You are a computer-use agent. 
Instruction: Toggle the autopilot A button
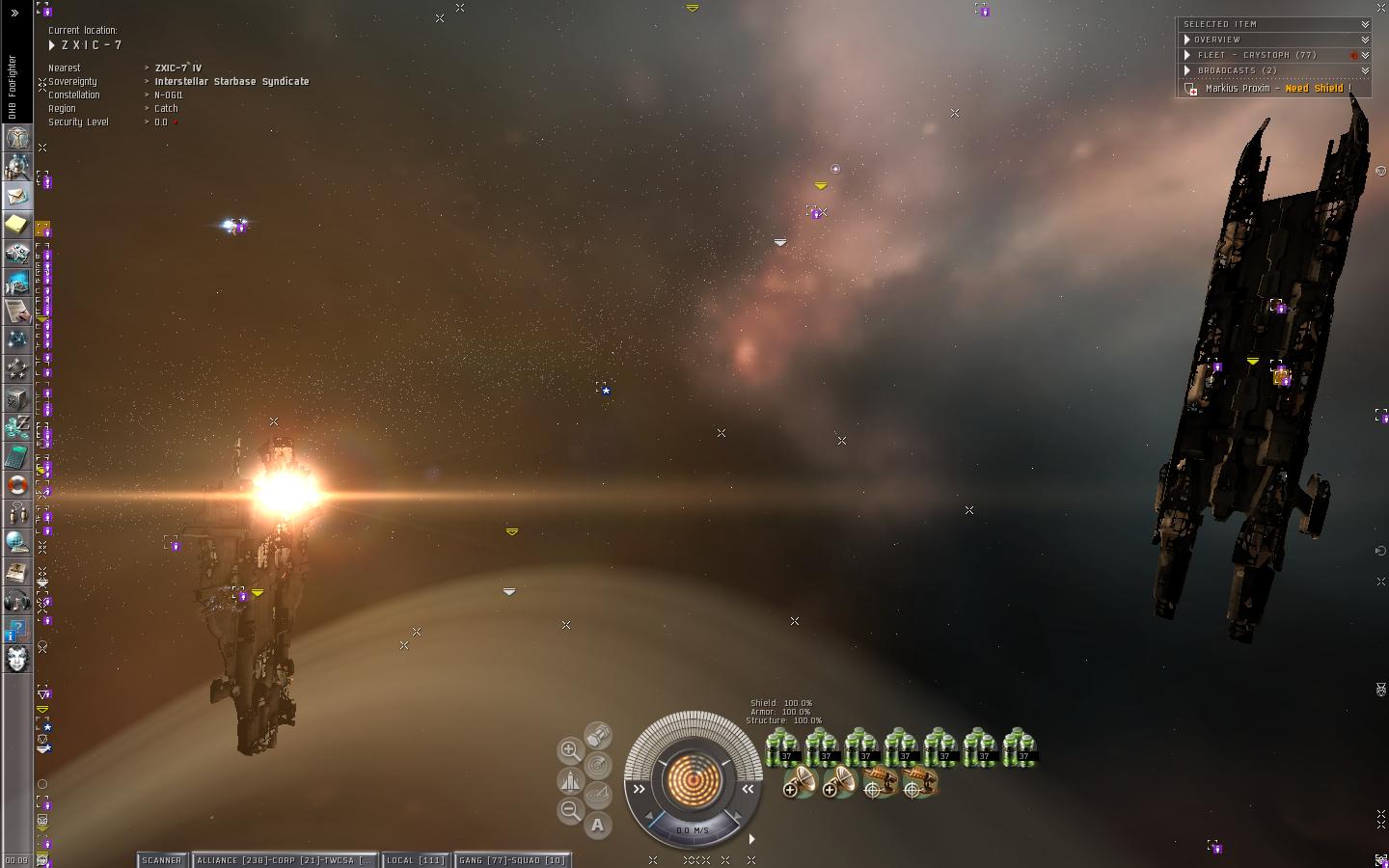tap(598, 825)
